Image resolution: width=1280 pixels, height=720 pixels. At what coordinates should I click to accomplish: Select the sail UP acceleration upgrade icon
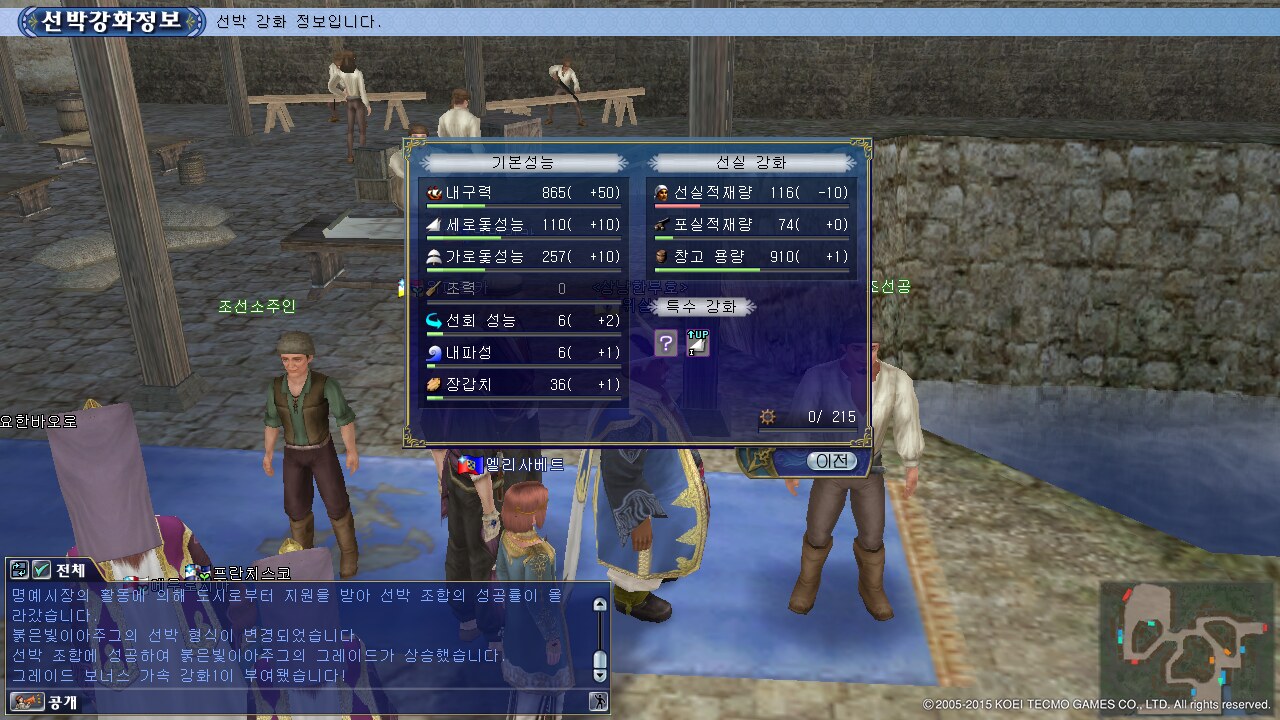[698, 344]
